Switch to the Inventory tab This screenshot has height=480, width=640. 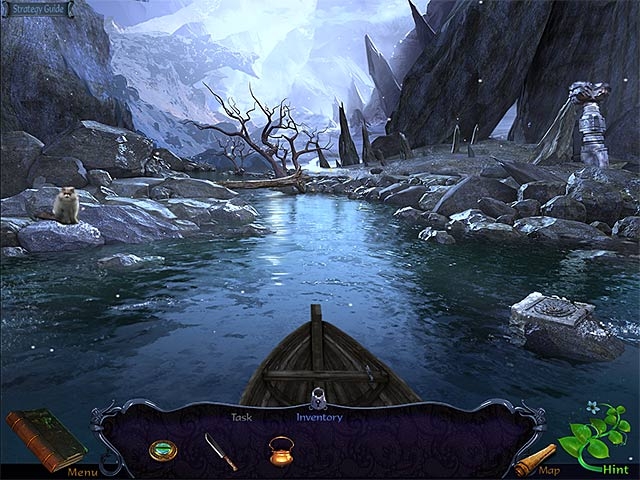click(x=319, y=417)
